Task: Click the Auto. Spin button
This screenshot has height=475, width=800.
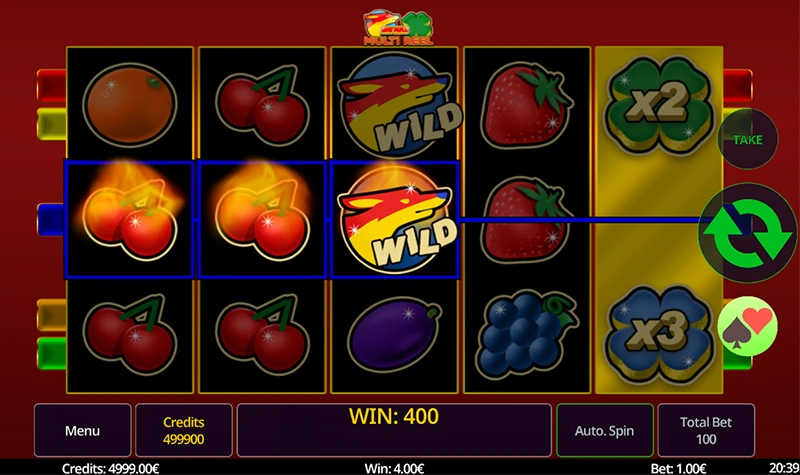Action: click(x=604, y=431)
